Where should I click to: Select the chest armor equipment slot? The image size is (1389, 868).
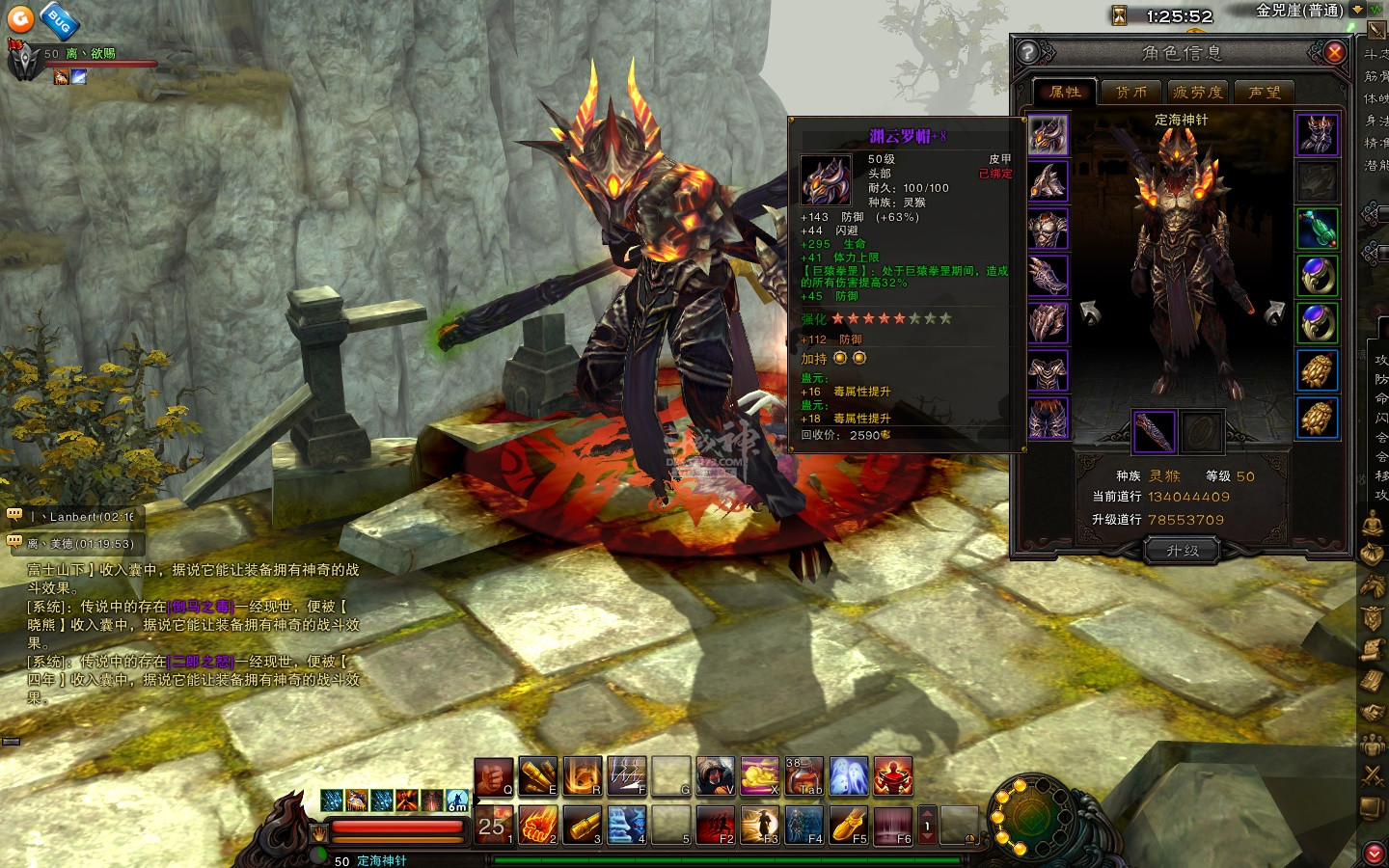[x=1048, y=231]
